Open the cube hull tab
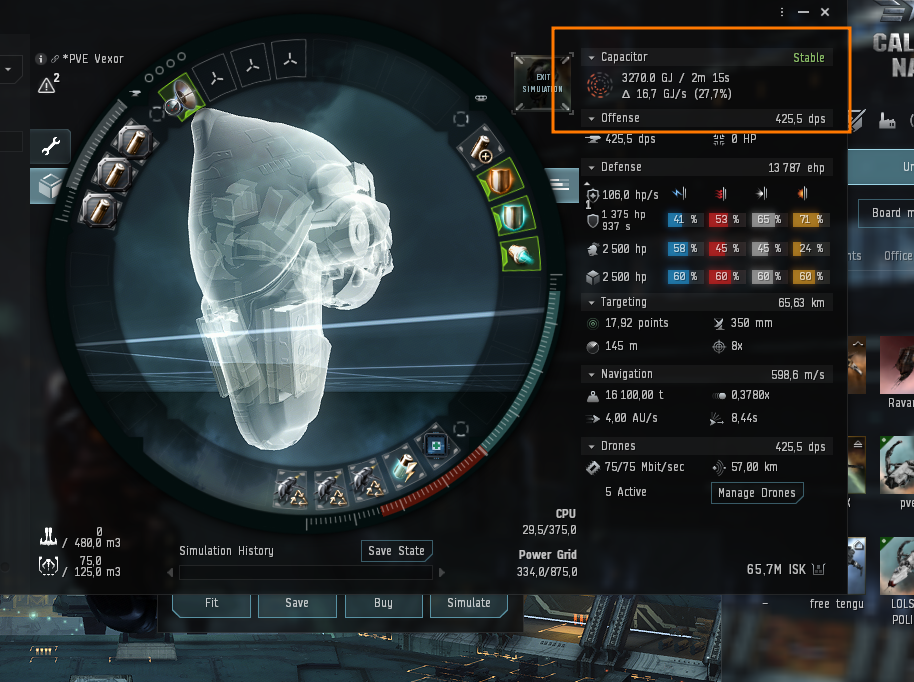This screenshot has height=682, width=914. pos(48,186)
